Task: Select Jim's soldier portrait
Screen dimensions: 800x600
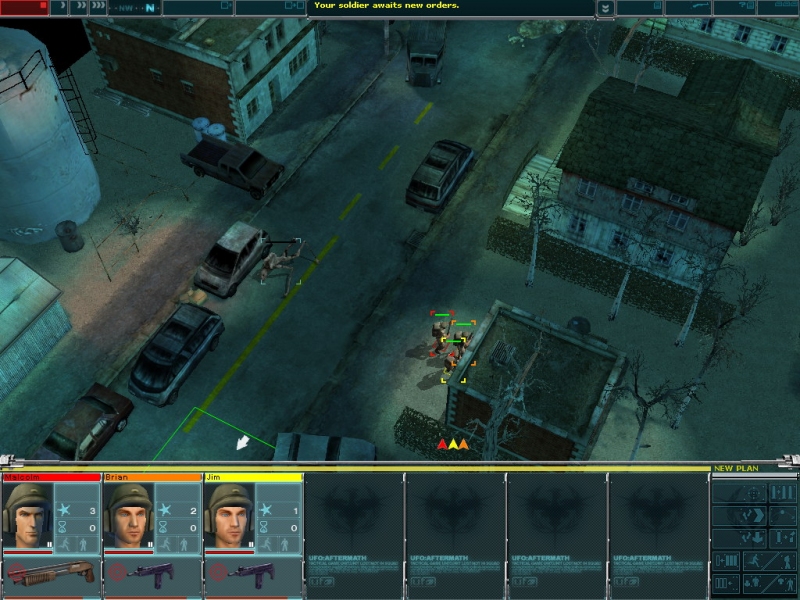Action: 230,517
